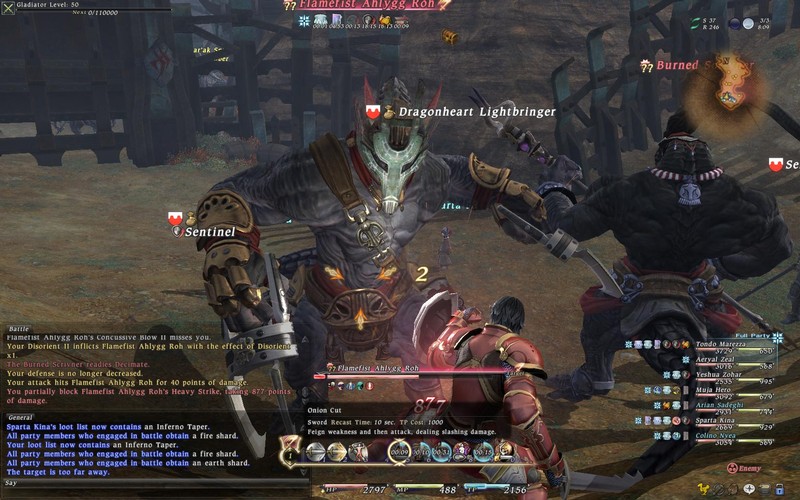
Task: Pick Sparta Kina from the party list
Action: tap(713, 421)
